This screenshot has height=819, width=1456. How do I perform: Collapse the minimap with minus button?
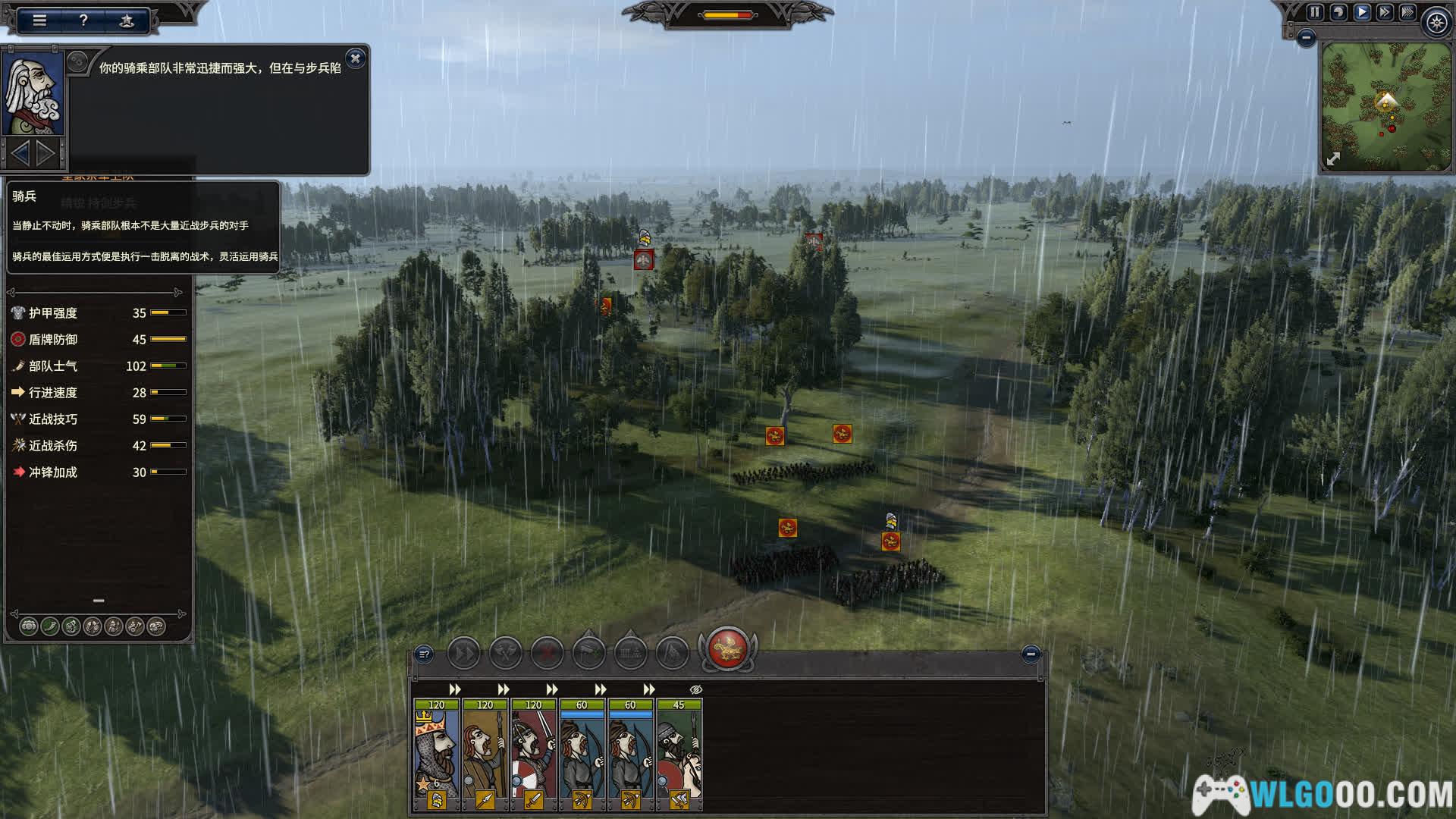pos(1306,37)
